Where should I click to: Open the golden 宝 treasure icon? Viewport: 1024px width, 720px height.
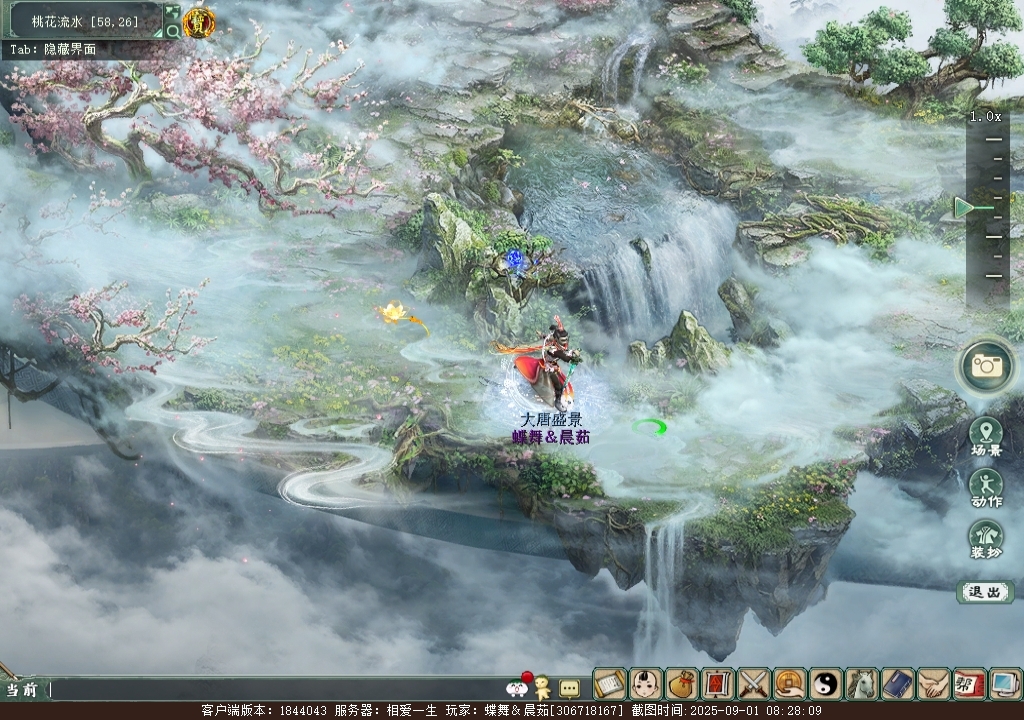click(x=199, y=22)
